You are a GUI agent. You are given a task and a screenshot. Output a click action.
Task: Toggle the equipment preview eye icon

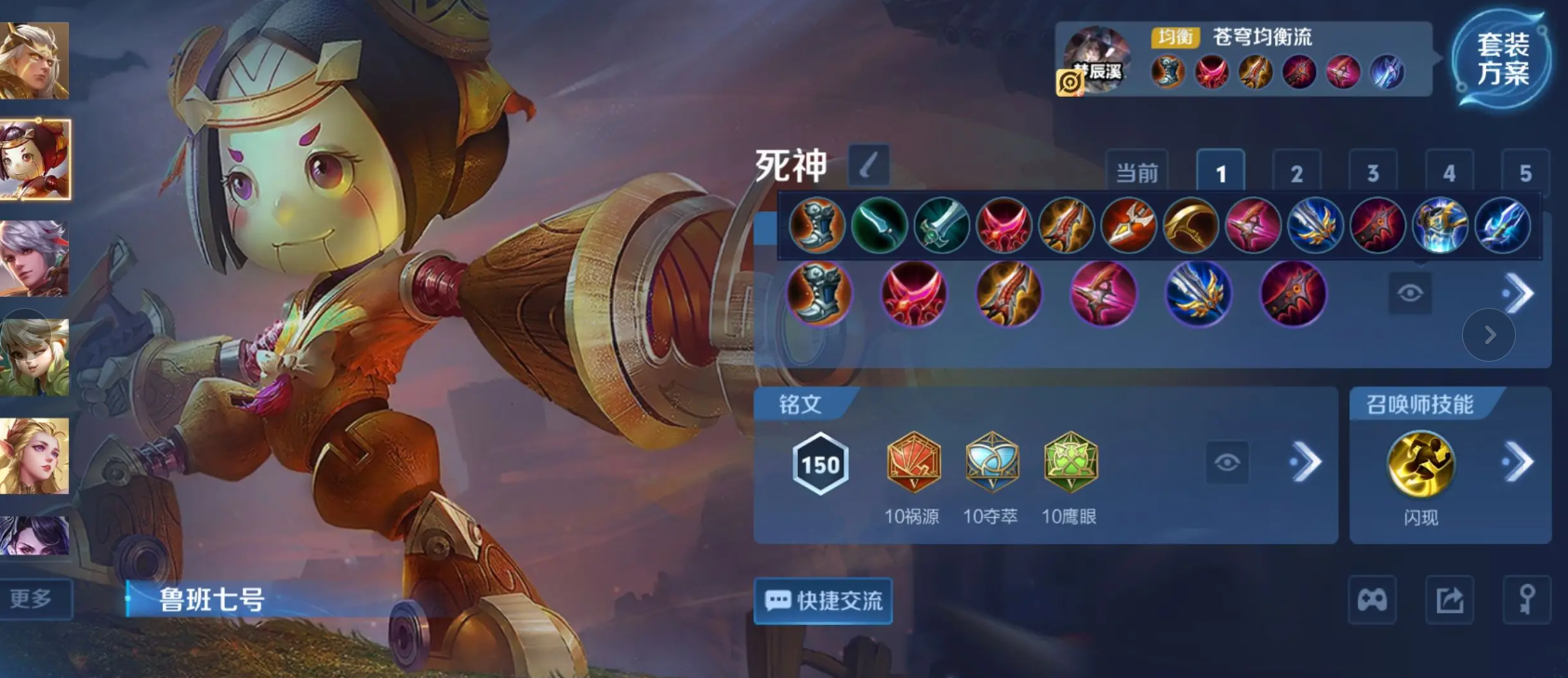click(1412, 292)
